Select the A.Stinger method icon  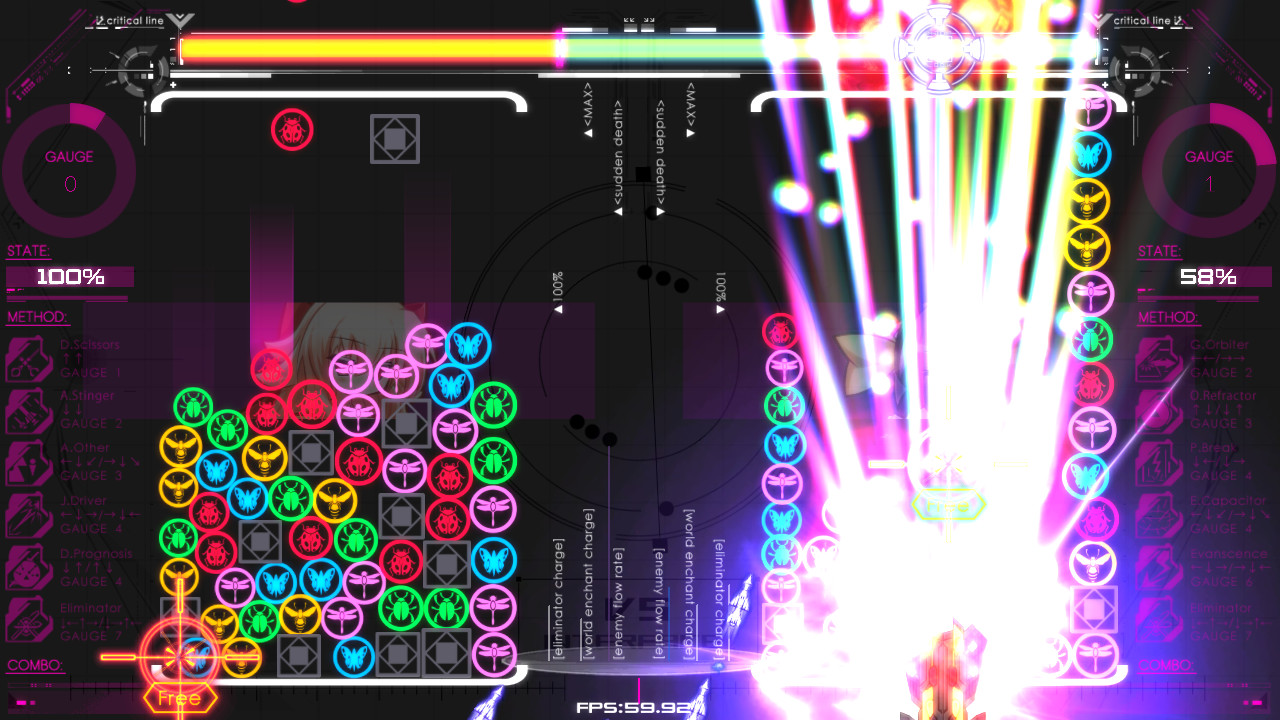point(27,408)
